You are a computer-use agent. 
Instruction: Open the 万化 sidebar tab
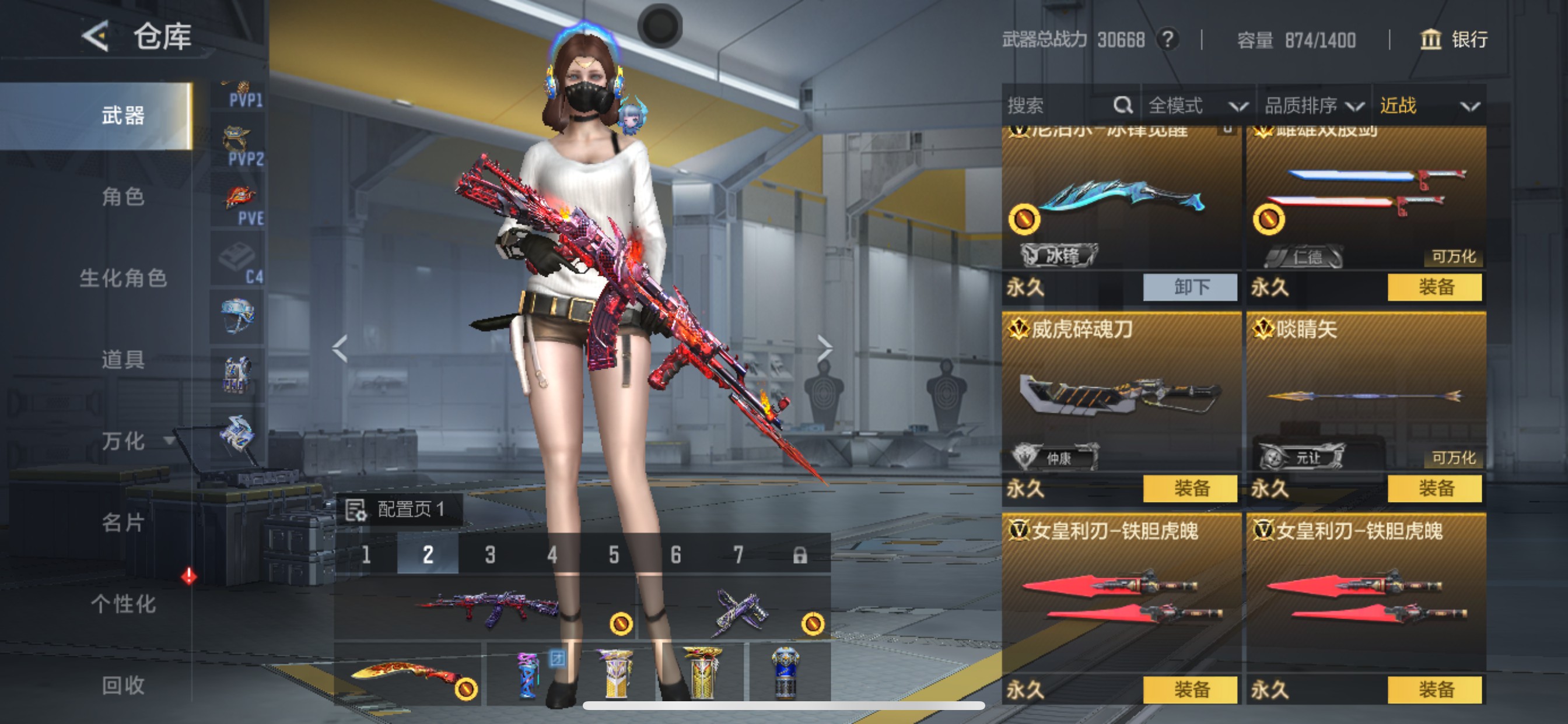pyautogui.click(x=122, y=442)
